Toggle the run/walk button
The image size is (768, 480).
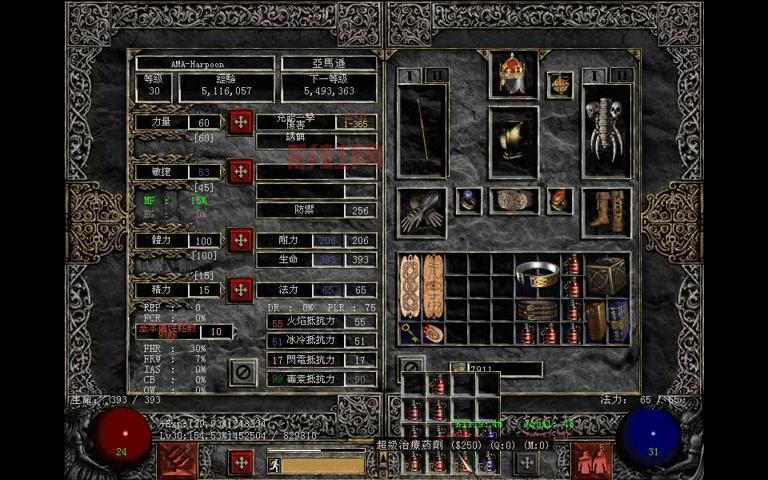coord(274,463)
